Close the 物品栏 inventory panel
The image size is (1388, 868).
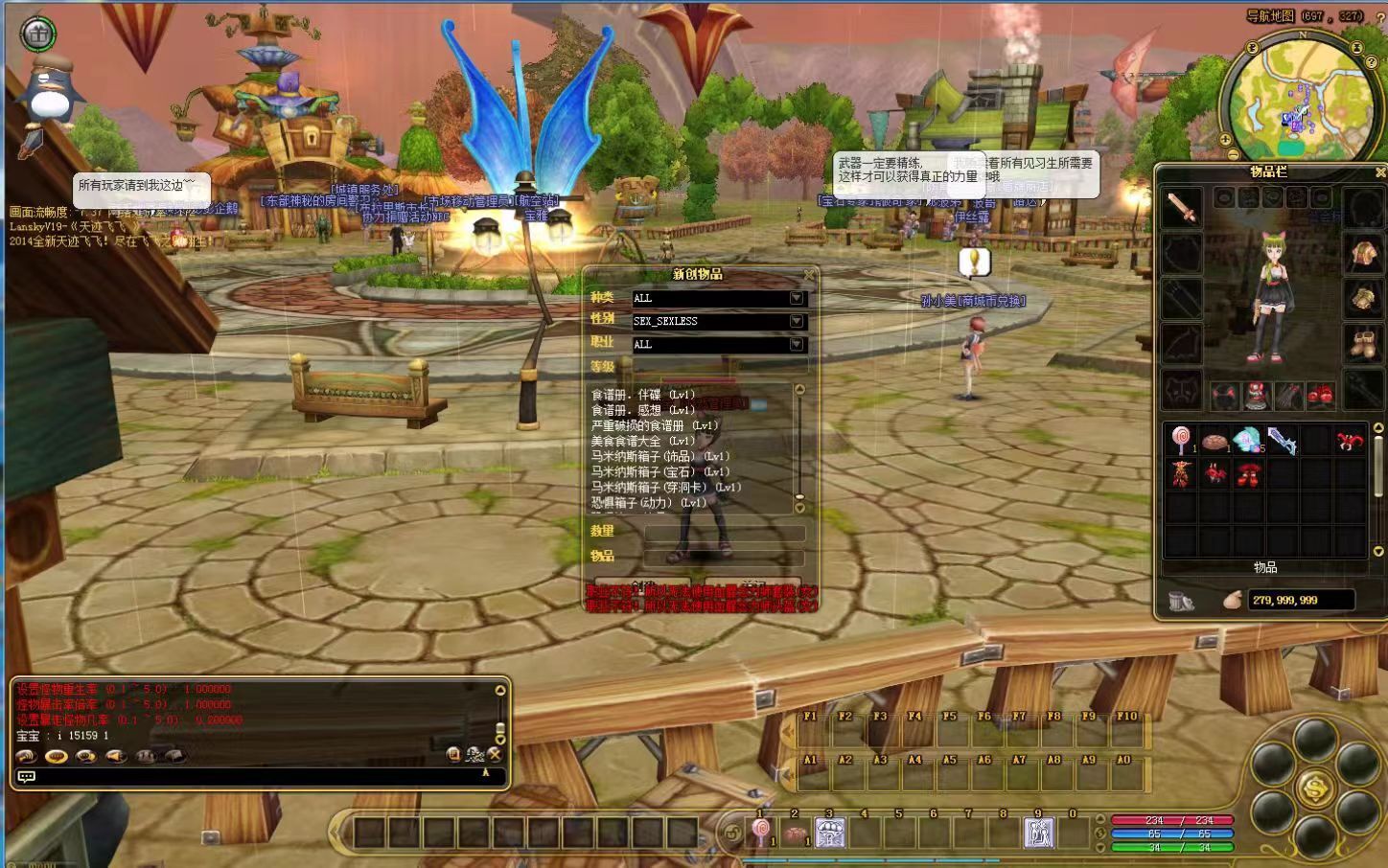click(x=1380, y=172)
